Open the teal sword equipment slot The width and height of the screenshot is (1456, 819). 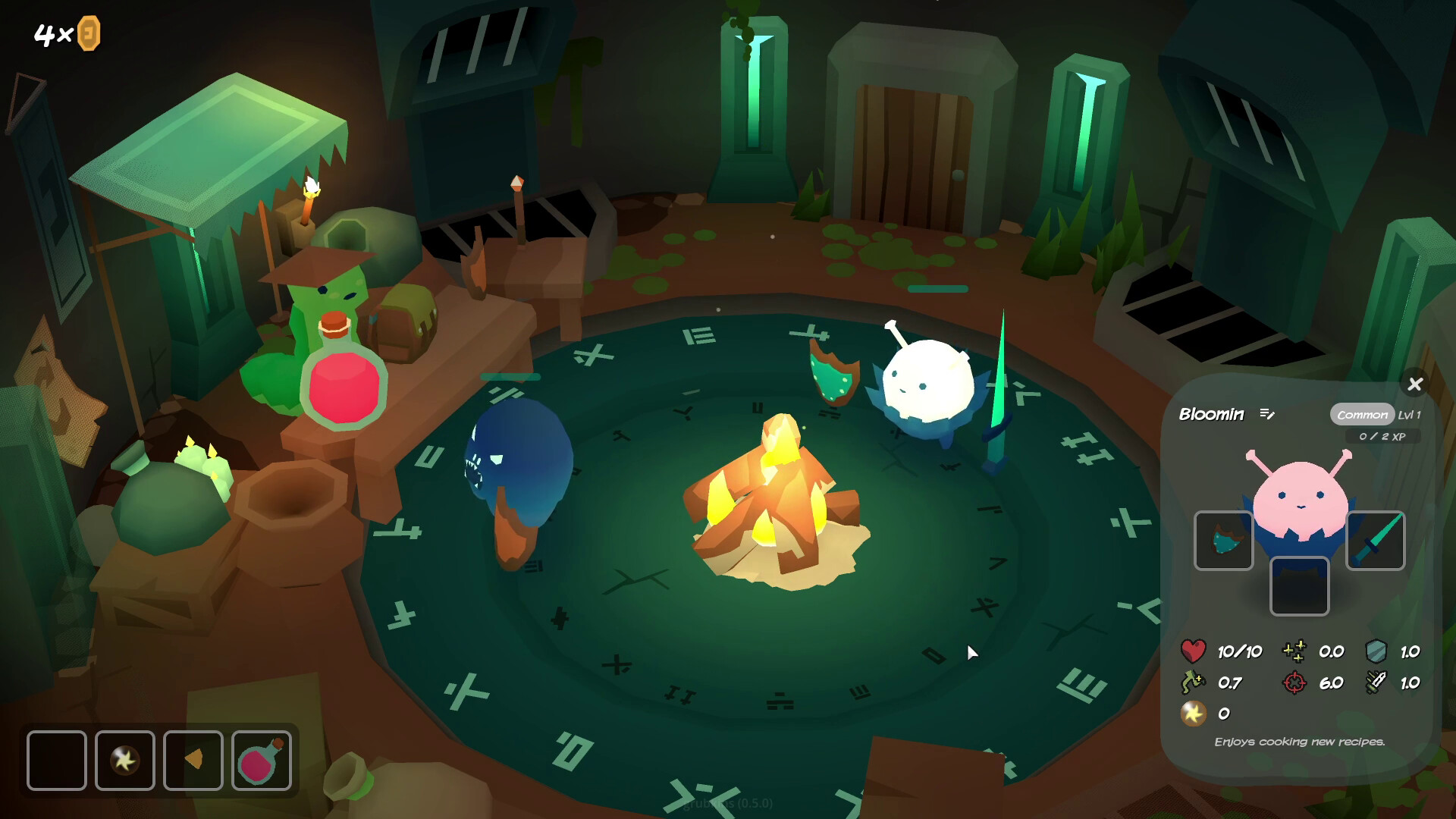(1375, 540)
